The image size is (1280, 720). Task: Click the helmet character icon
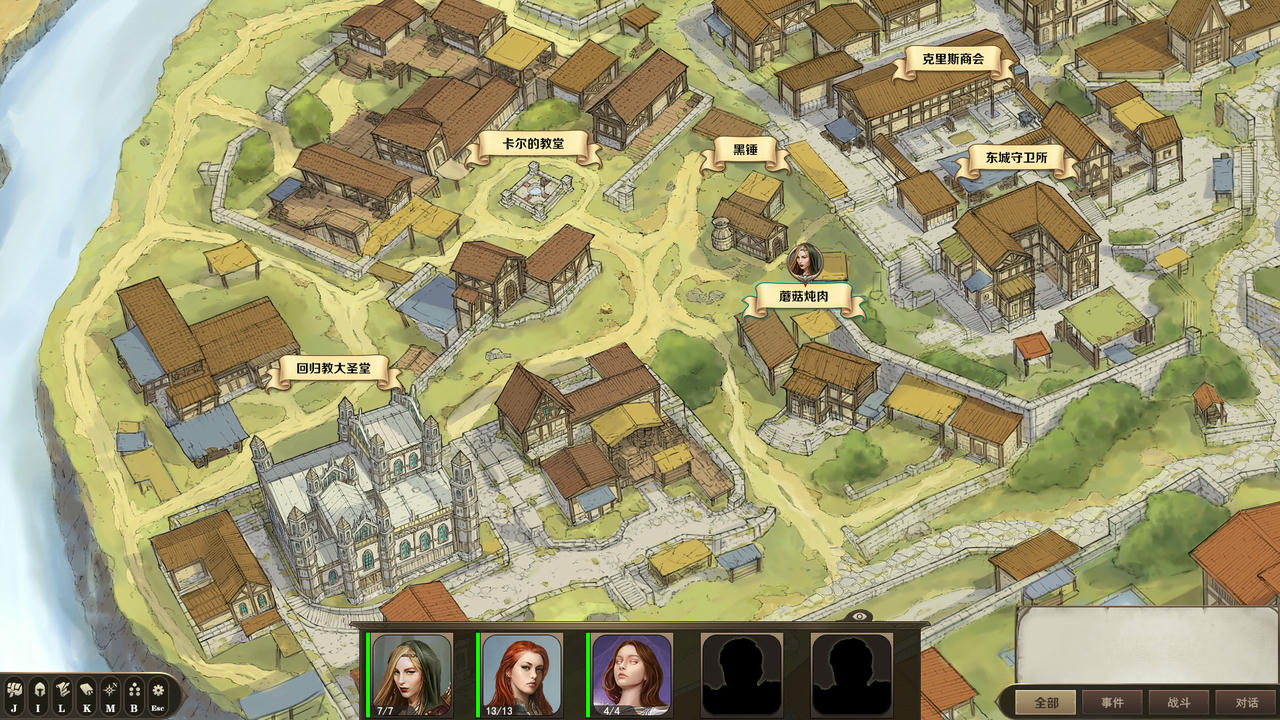38,689
